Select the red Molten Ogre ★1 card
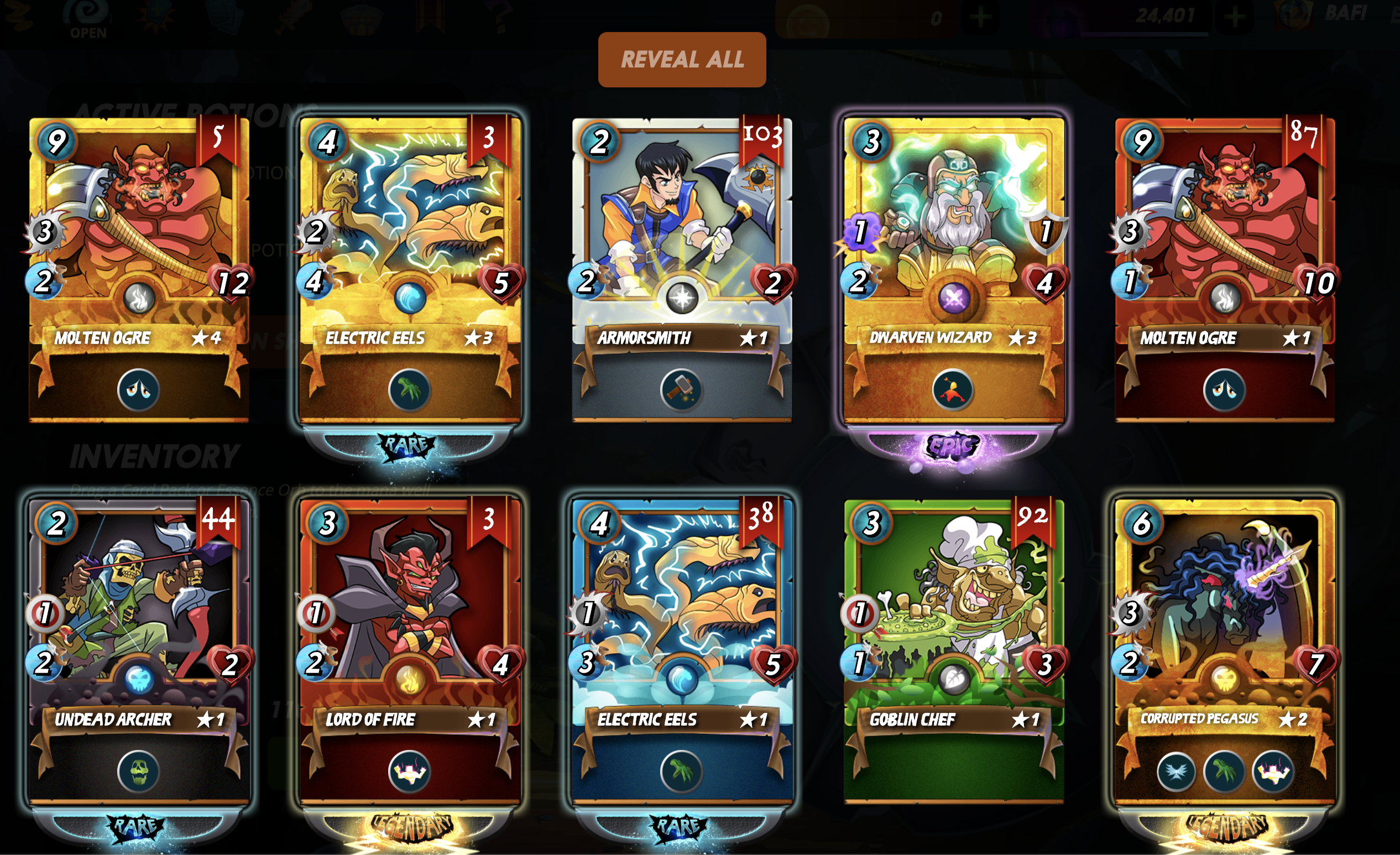This screenshot has width=1400, height=855. point(1224,239)
